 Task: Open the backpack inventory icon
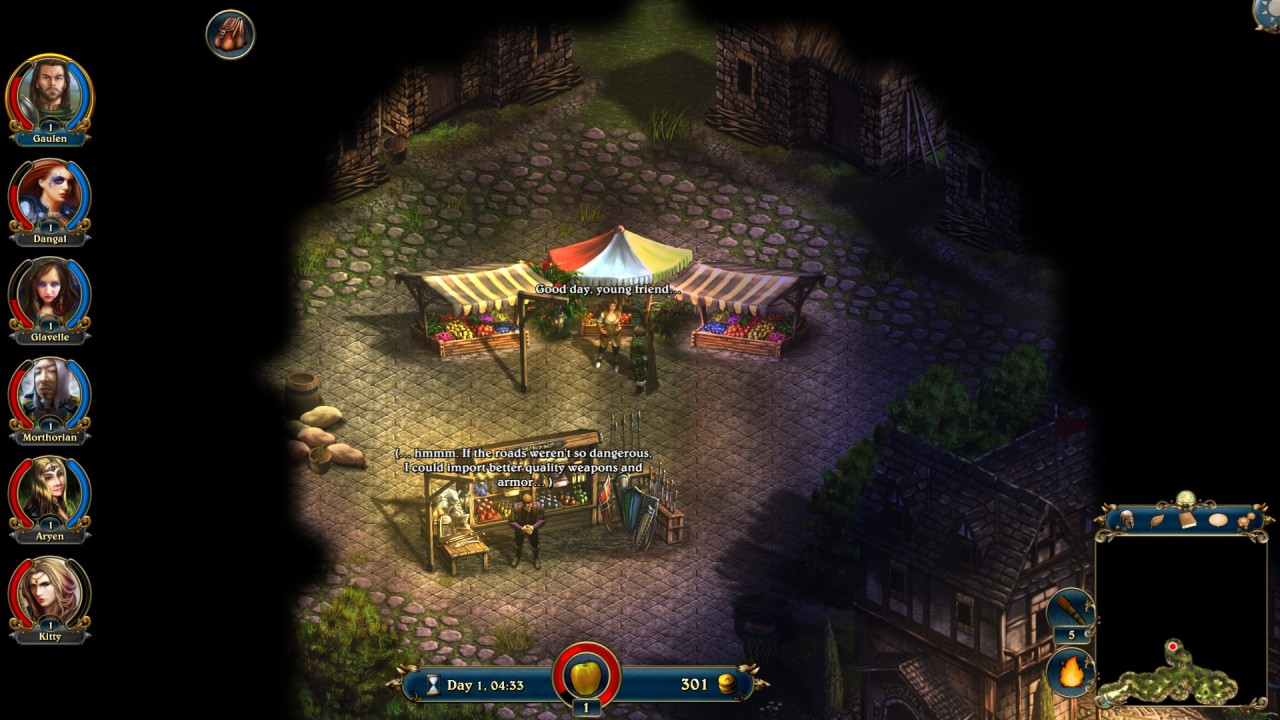coord(230,34)
